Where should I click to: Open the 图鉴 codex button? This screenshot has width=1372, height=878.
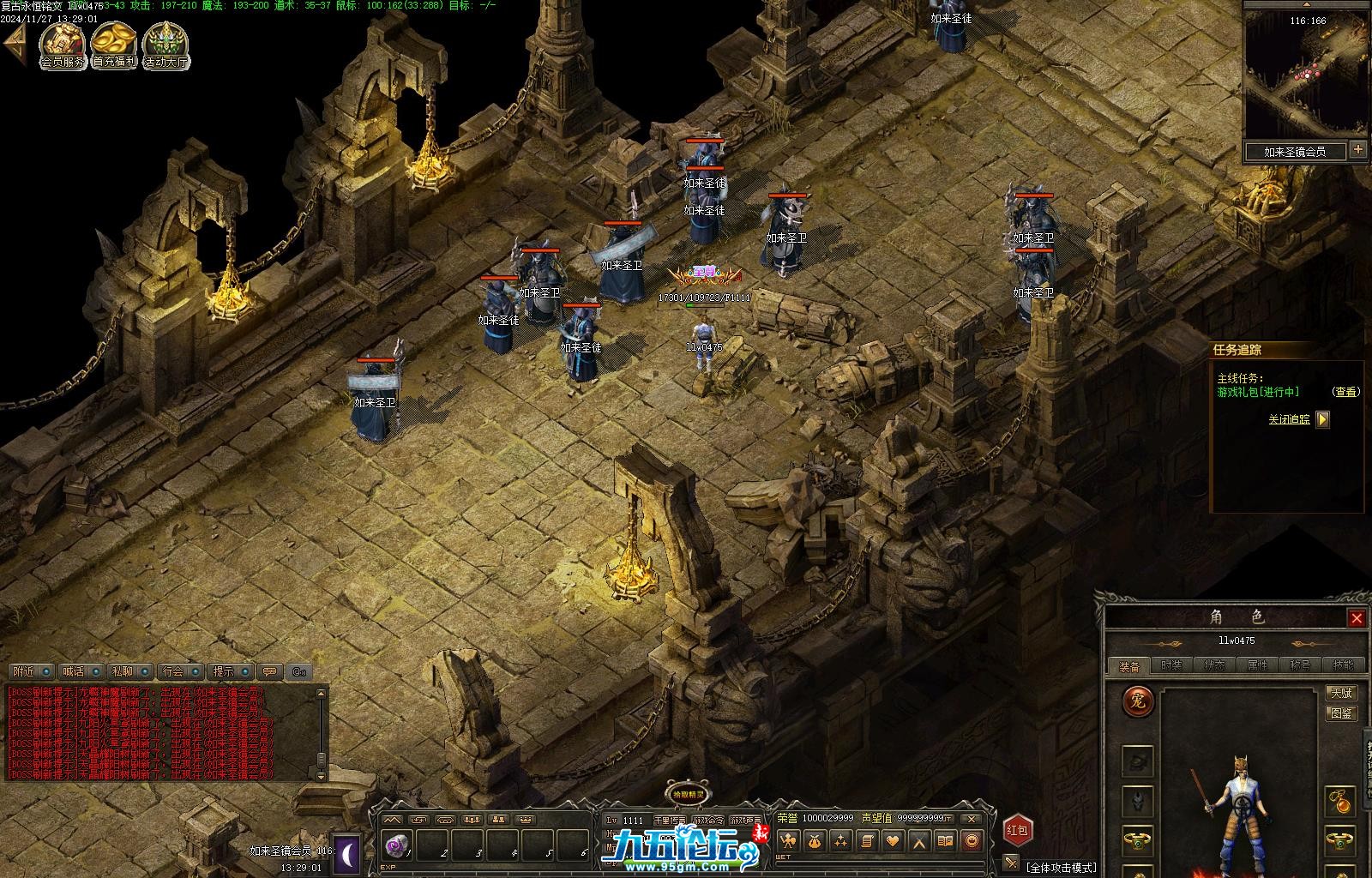(1341, 713)
